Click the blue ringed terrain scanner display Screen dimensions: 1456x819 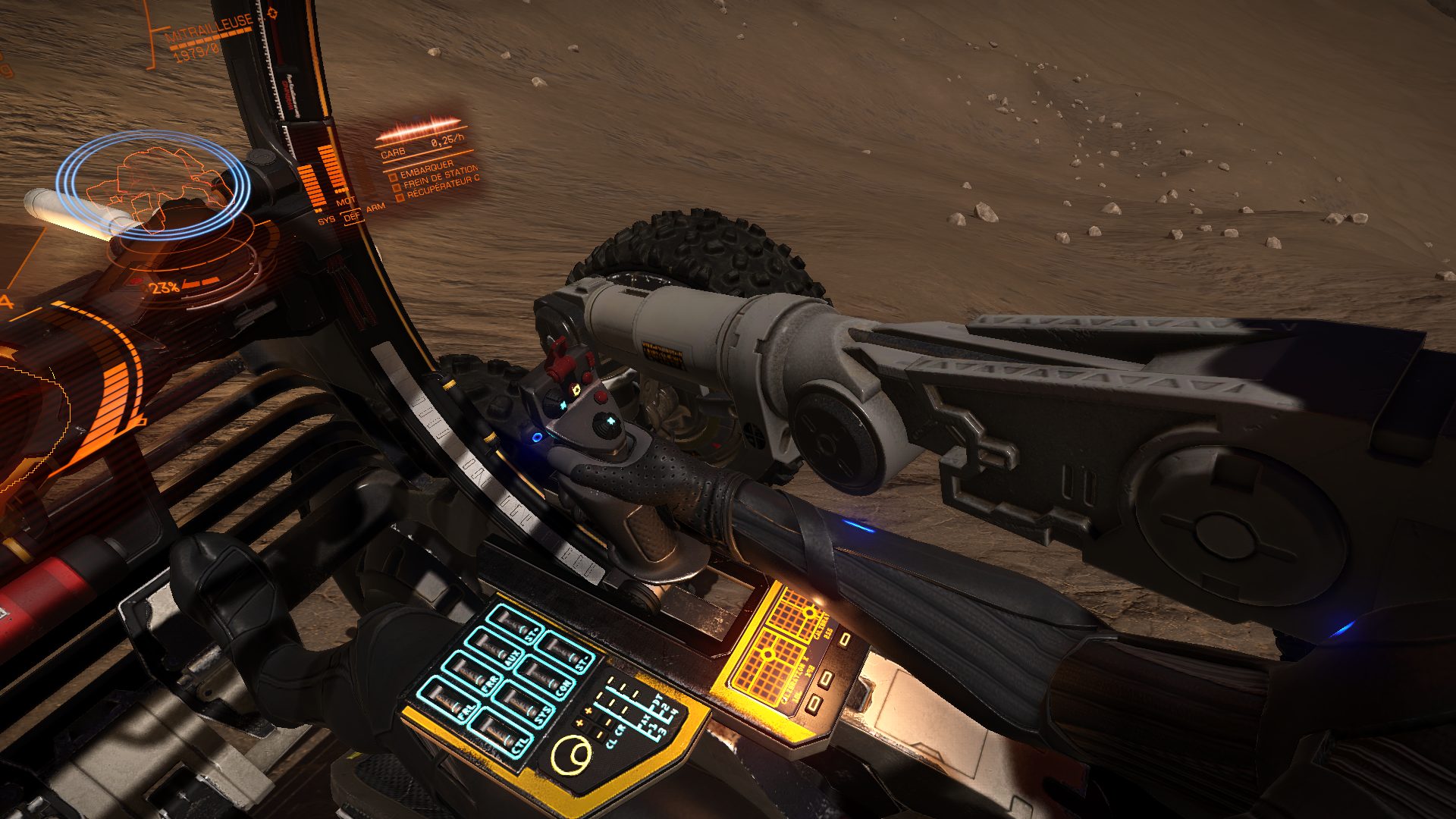155,184
